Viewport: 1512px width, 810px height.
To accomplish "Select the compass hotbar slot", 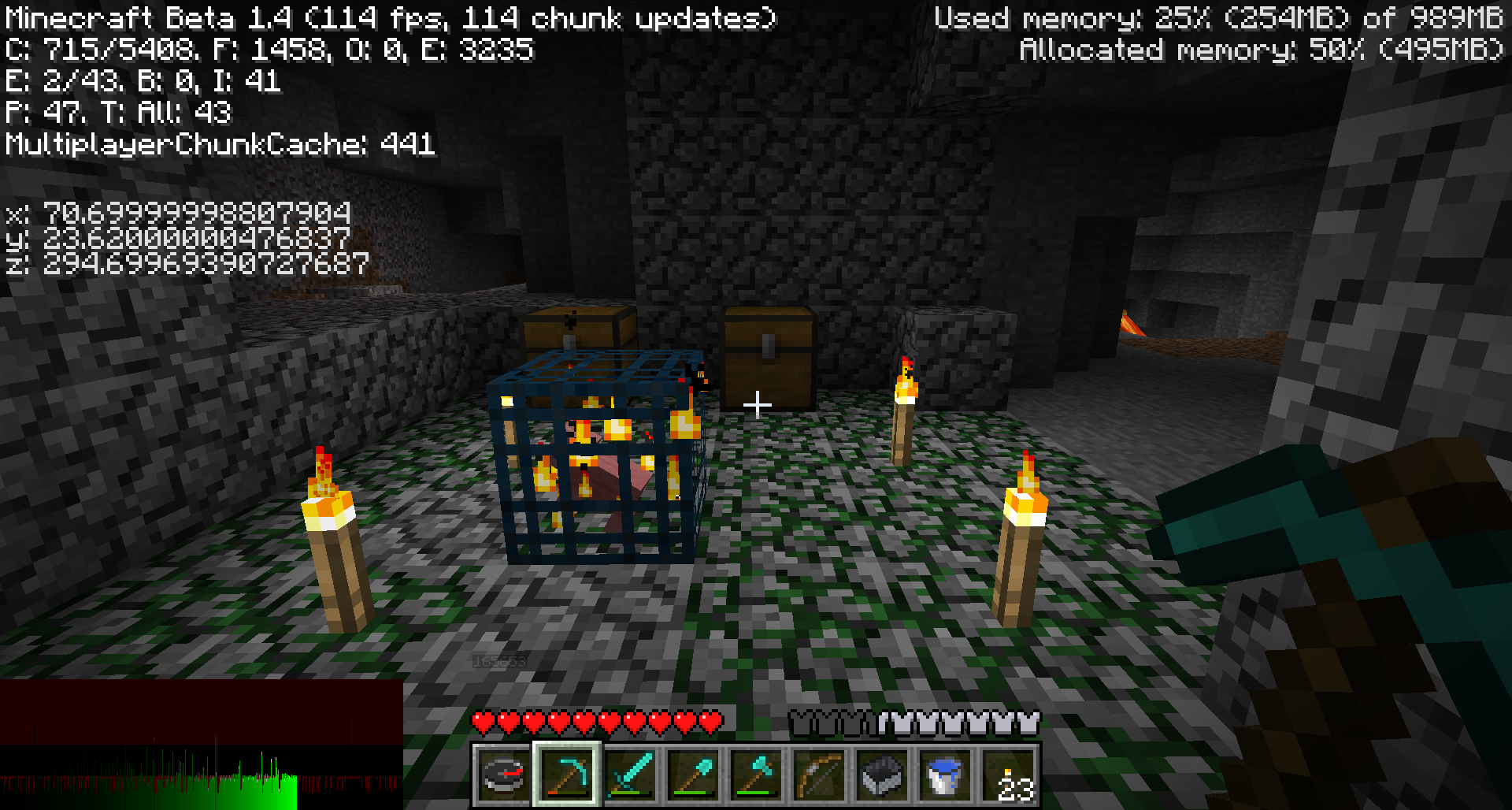I will [503, 775].
